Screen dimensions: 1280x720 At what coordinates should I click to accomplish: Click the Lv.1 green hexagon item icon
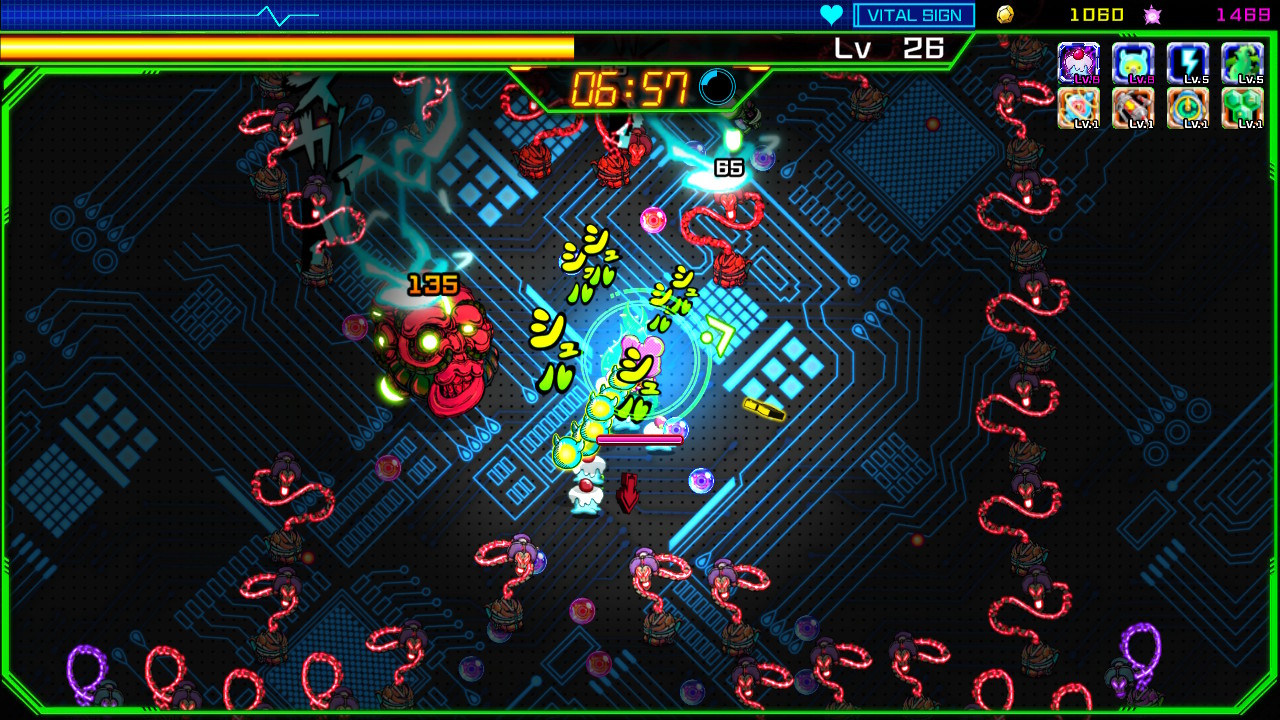click(x=1243, y=108)
